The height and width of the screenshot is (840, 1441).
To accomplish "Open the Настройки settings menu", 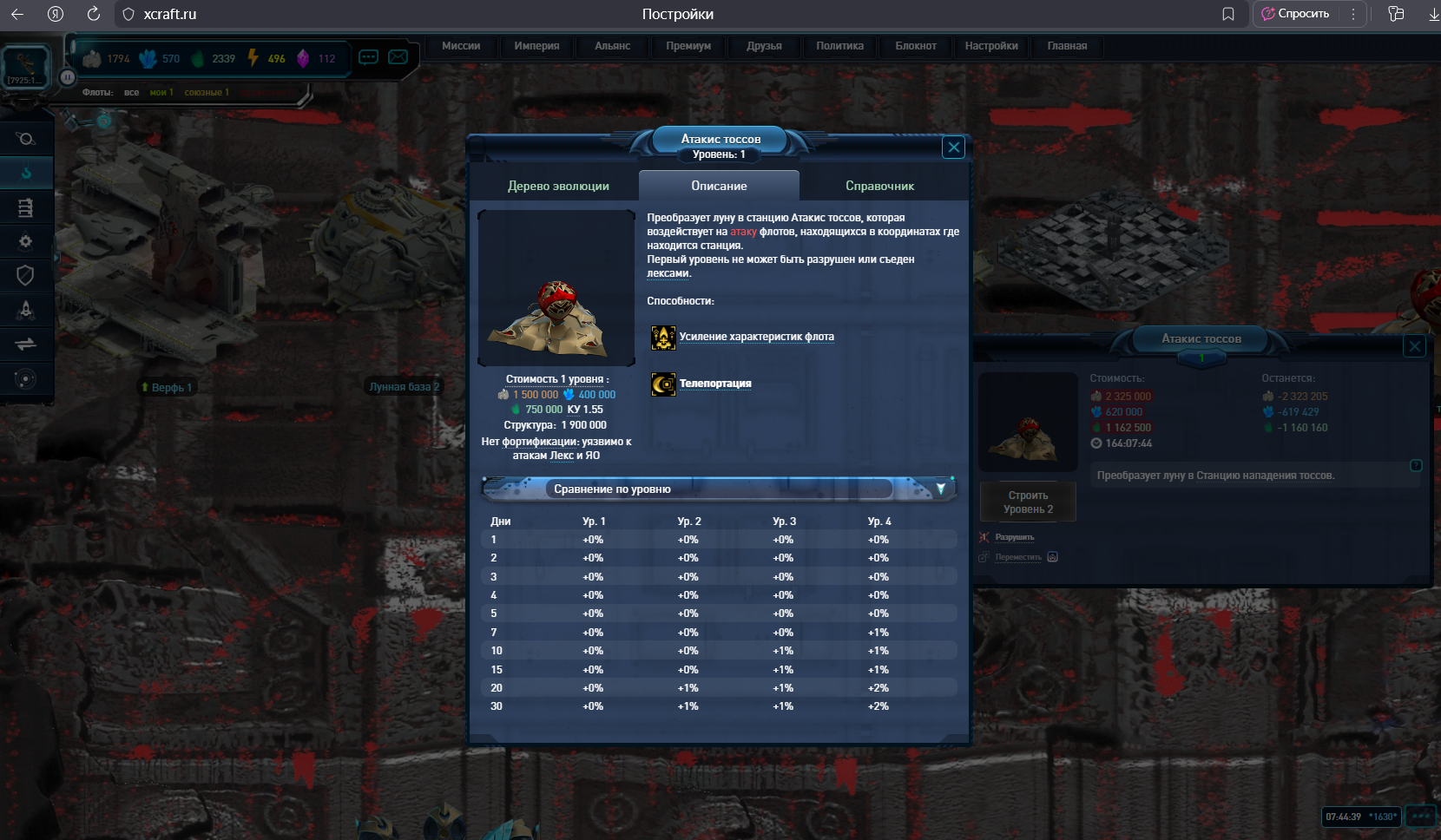I will pyautogui.click(x=991, y=46).
